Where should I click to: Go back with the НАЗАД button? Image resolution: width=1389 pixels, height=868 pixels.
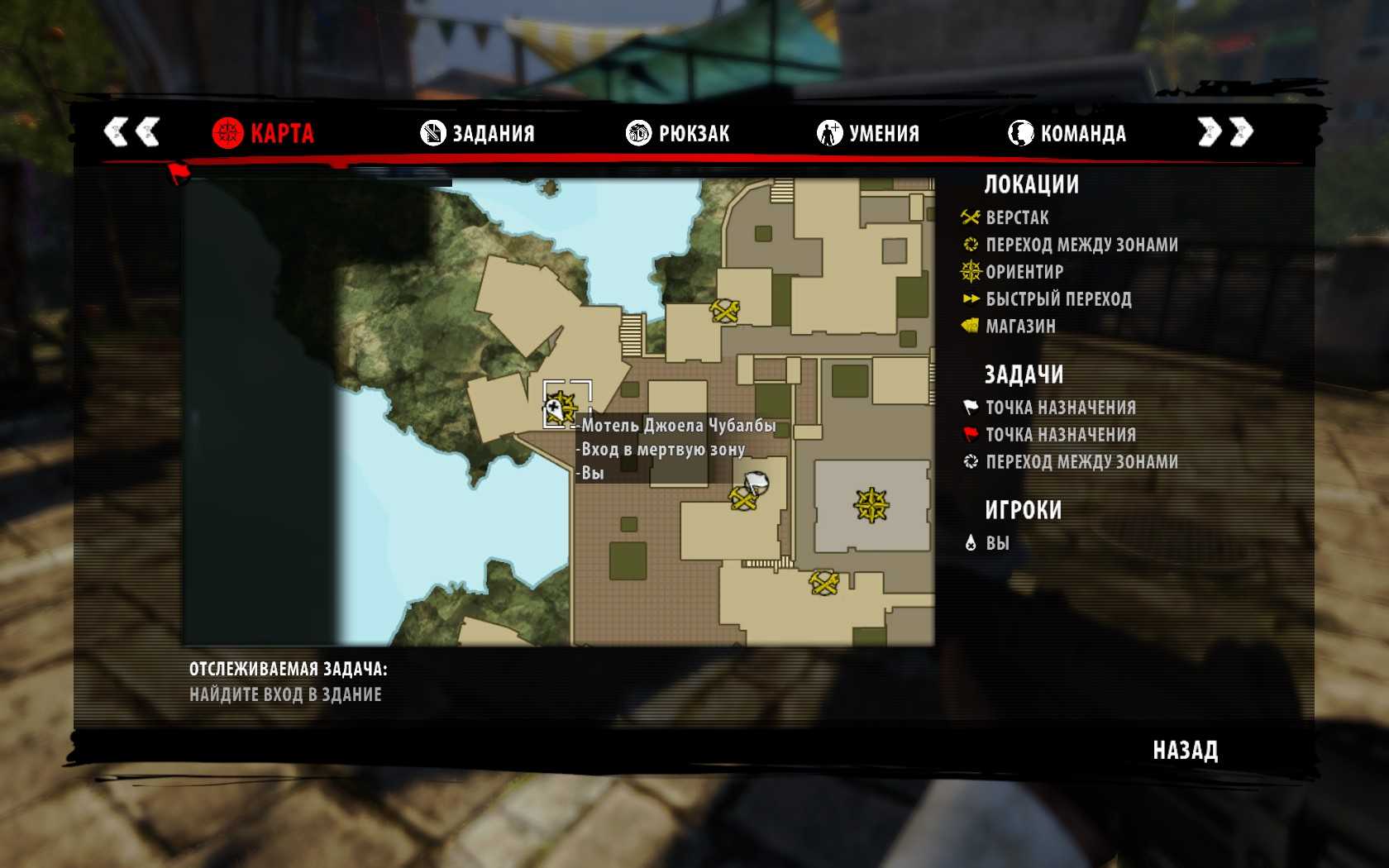(1185, 751)
